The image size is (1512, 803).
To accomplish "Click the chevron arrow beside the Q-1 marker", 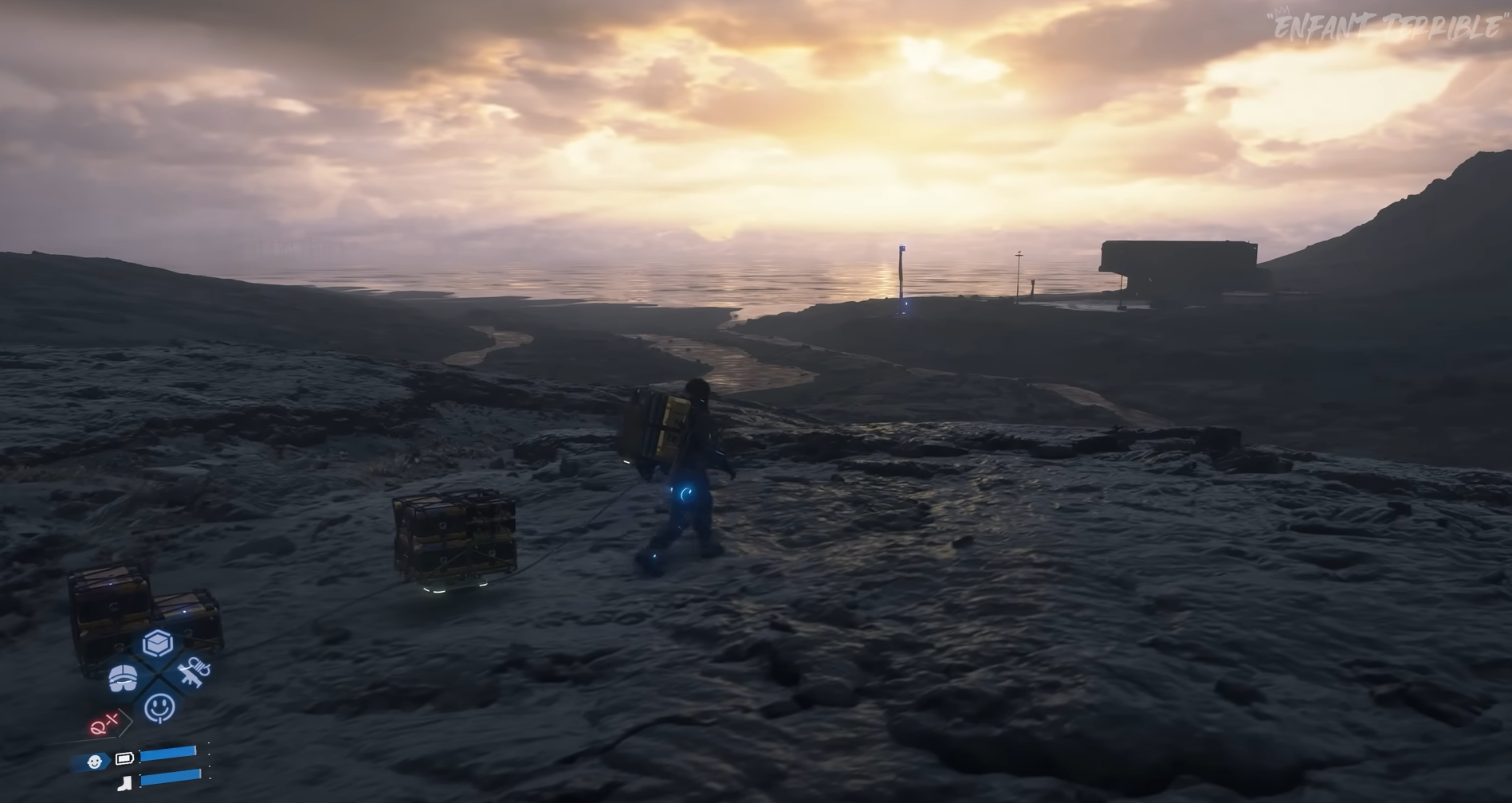I will pyautogui.click(x=124, y=722).
